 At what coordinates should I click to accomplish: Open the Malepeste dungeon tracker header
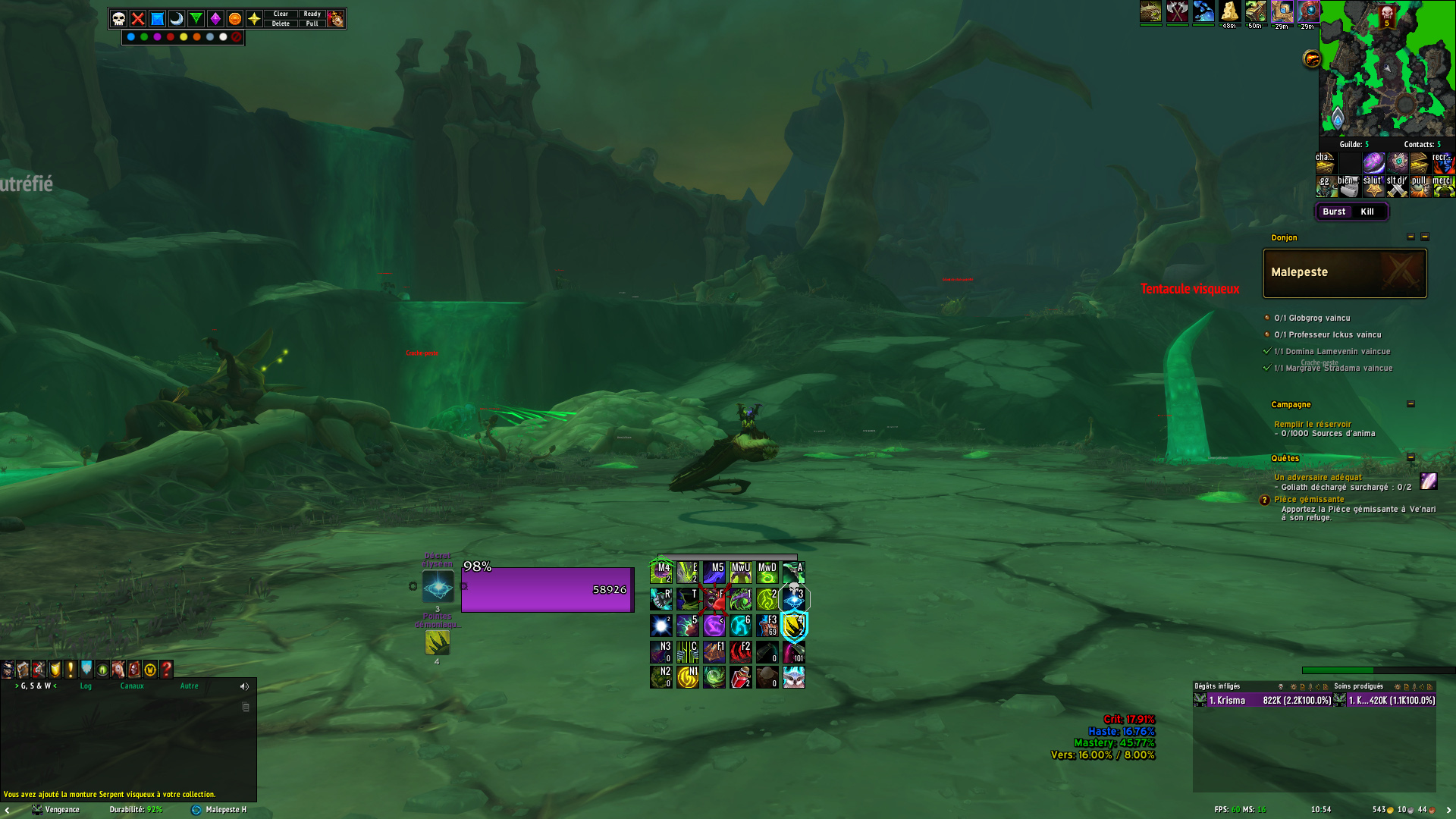1344,273
